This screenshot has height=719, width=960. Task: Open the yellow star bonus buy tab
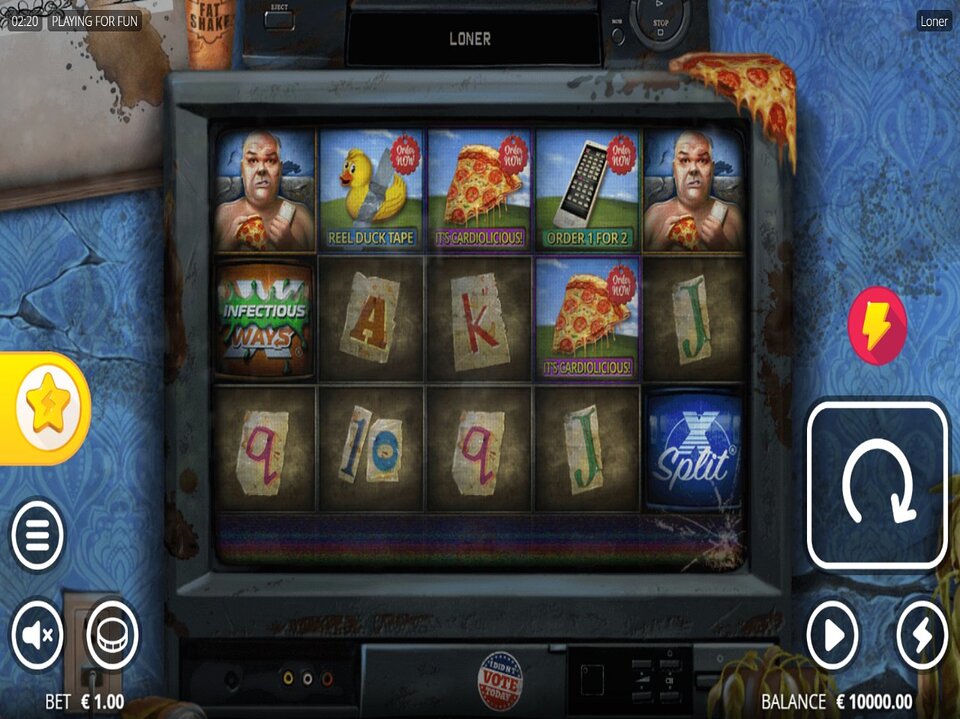click(48, 408)
